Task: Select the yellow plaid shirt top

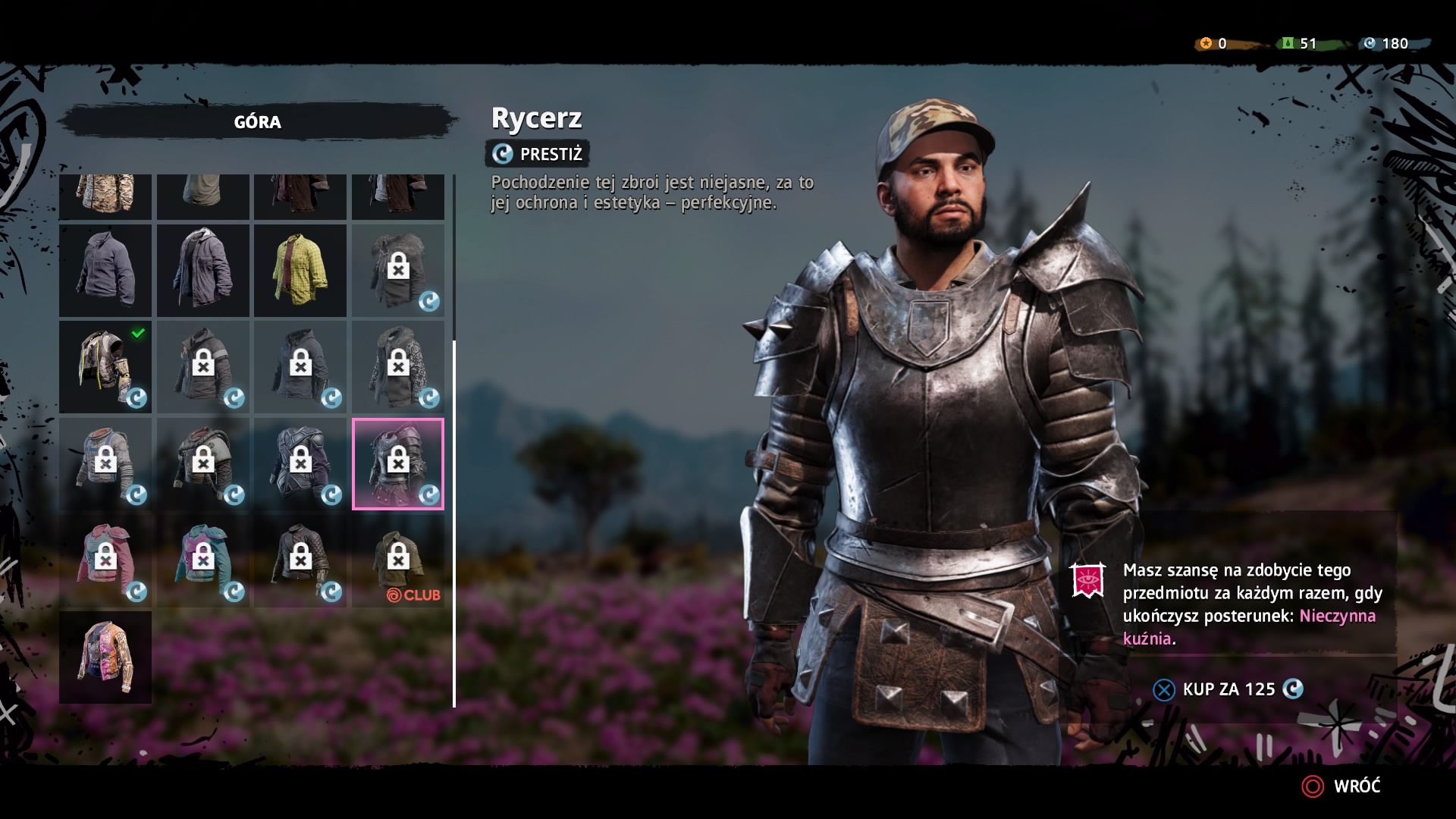Action: 300,270
